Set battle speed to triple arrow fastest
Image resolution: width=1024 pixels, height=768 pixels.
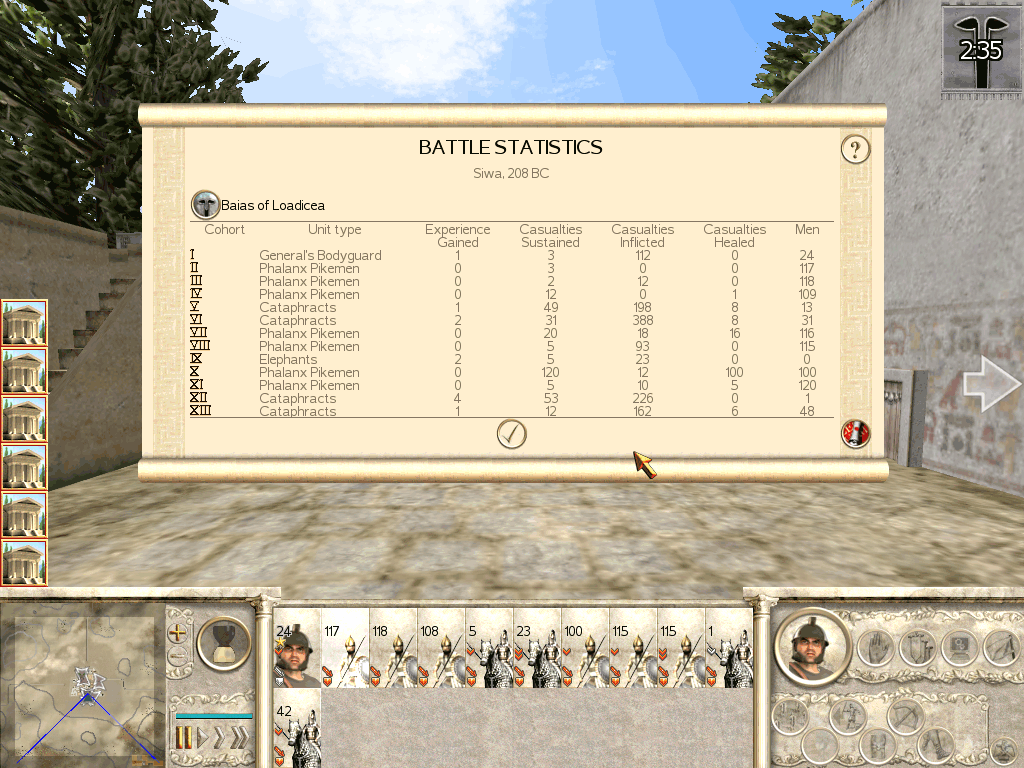[240, 738]
